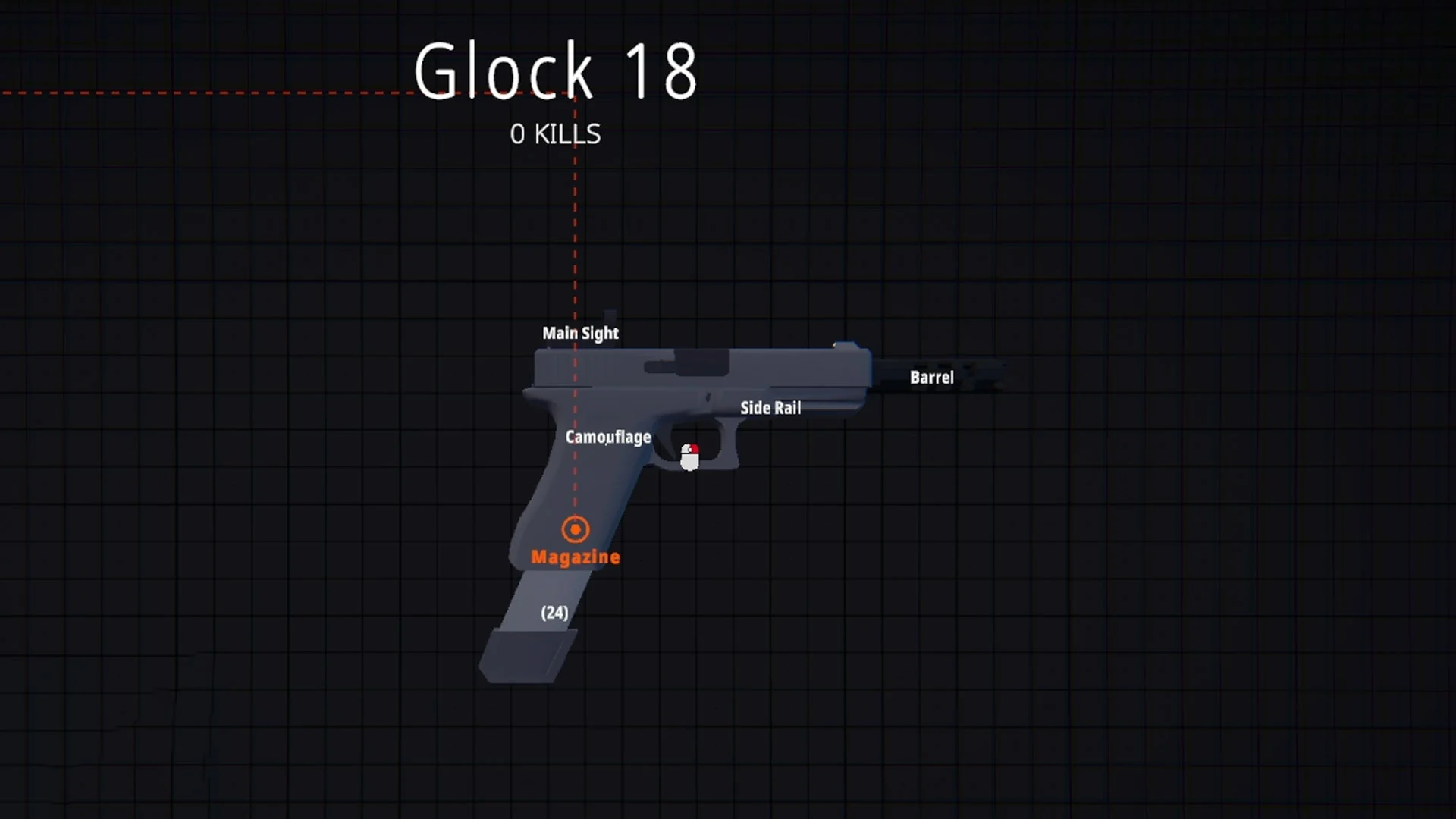Image resolution: width=1456 pixels, height=819 pixels.
Task: Open the Camouflage customization slot
Action: [609, 437]
